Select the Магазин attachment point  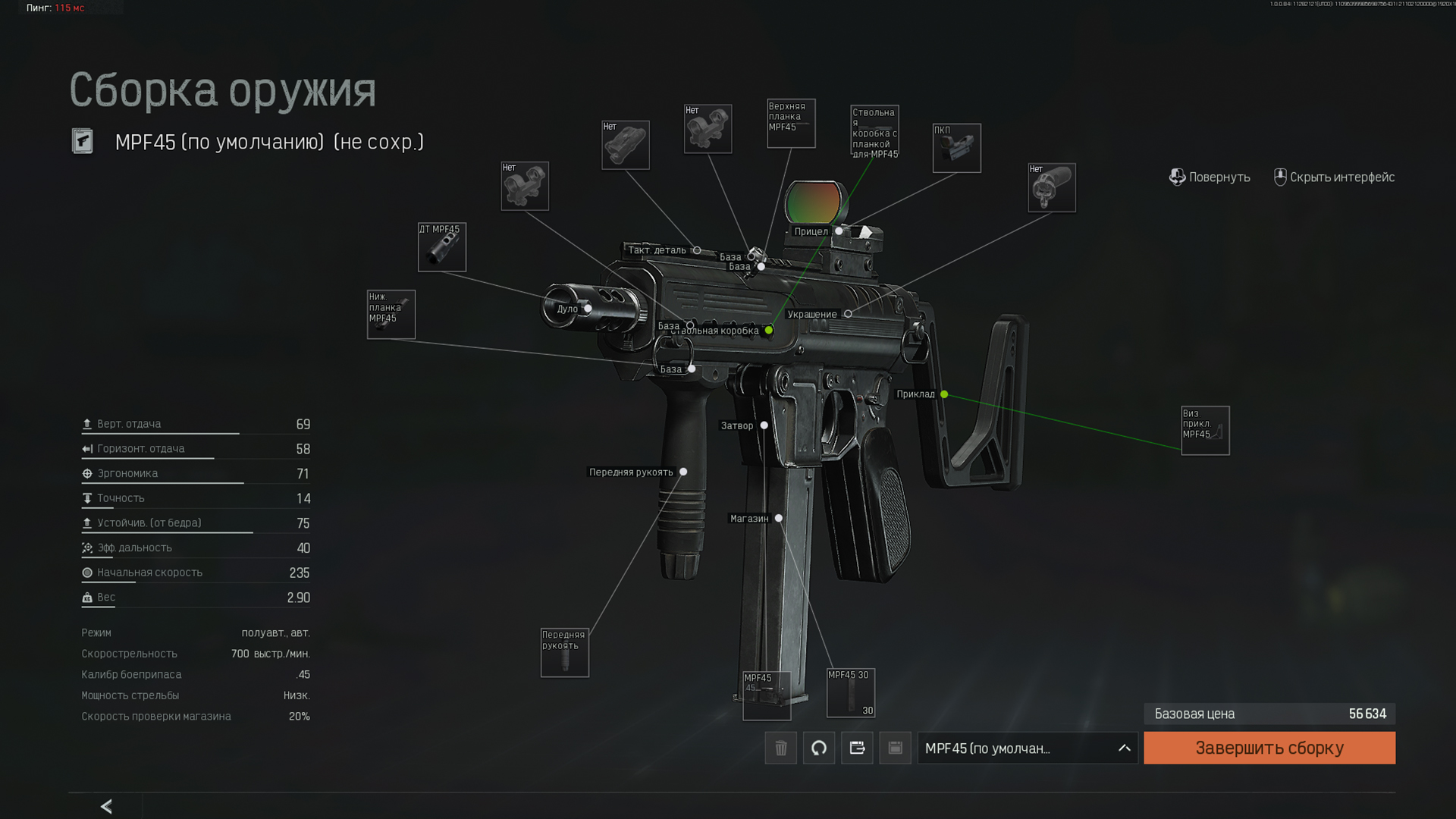point(779,519)
